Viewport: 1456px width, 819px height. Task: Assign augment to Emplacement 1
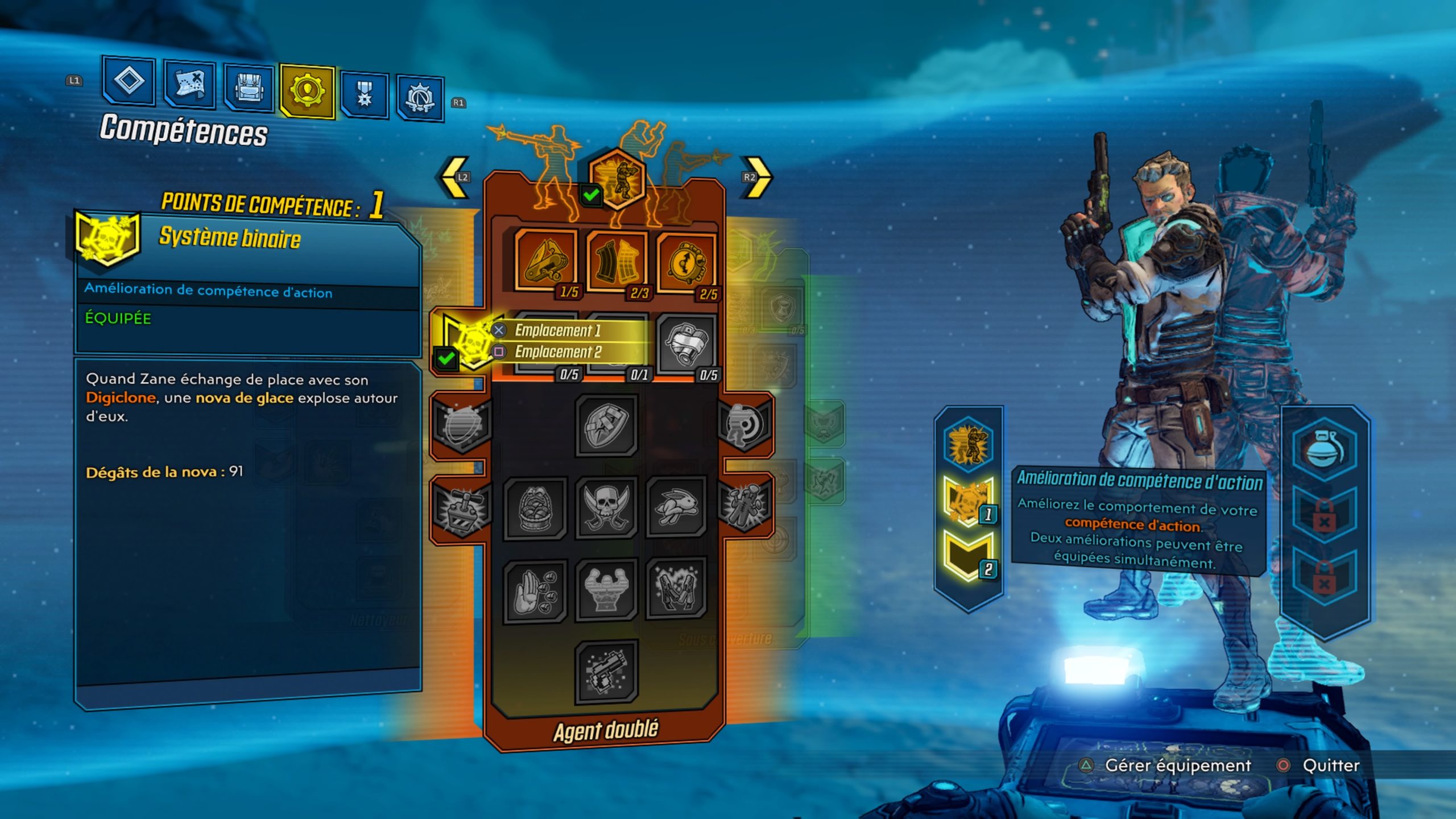[x=557, y=330]
